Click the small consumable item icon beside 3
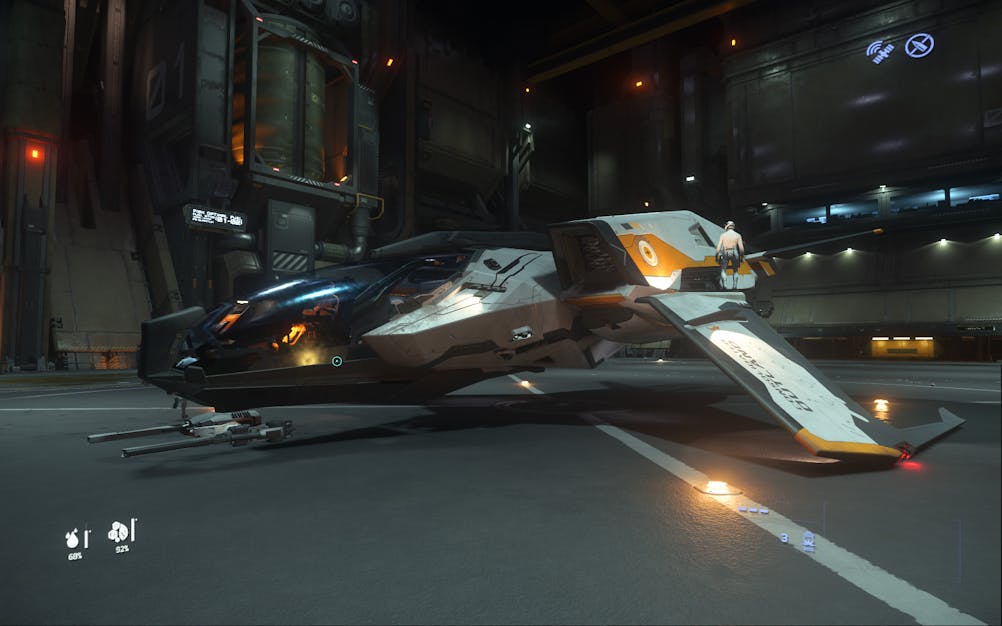Screen dimensions: 1002x626 [x=808, y=540]
